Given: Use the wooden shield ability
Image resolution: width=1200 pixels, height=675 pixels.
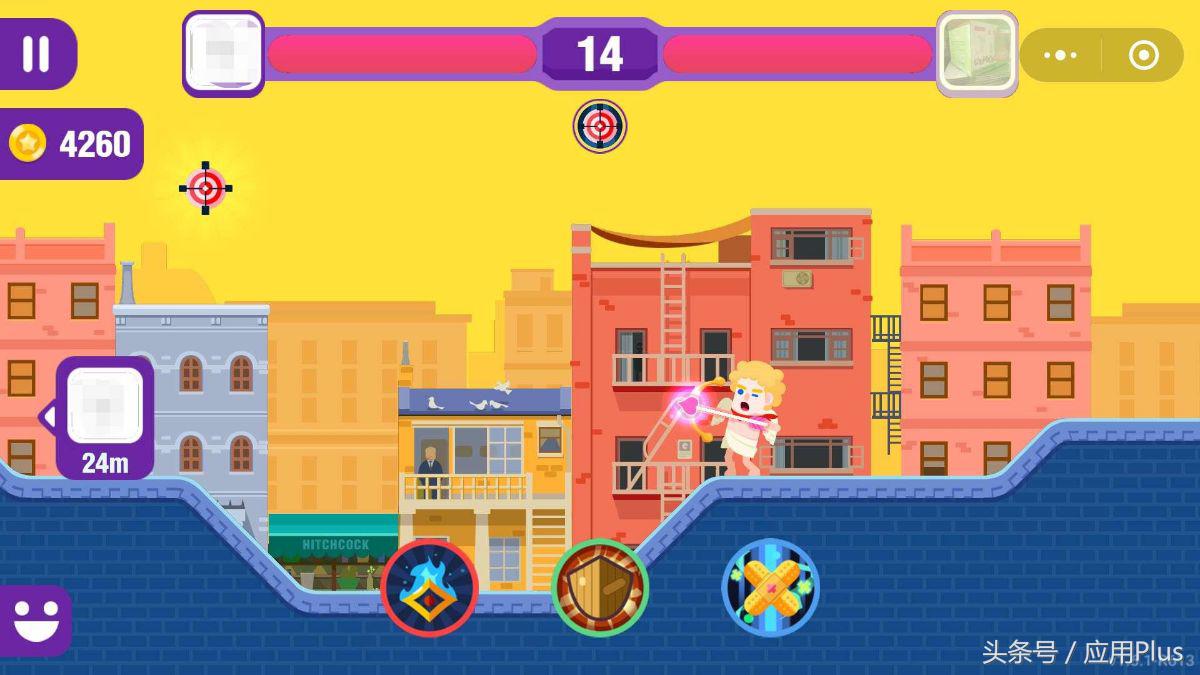Looking at the screenshot, I should click(600, 588).
